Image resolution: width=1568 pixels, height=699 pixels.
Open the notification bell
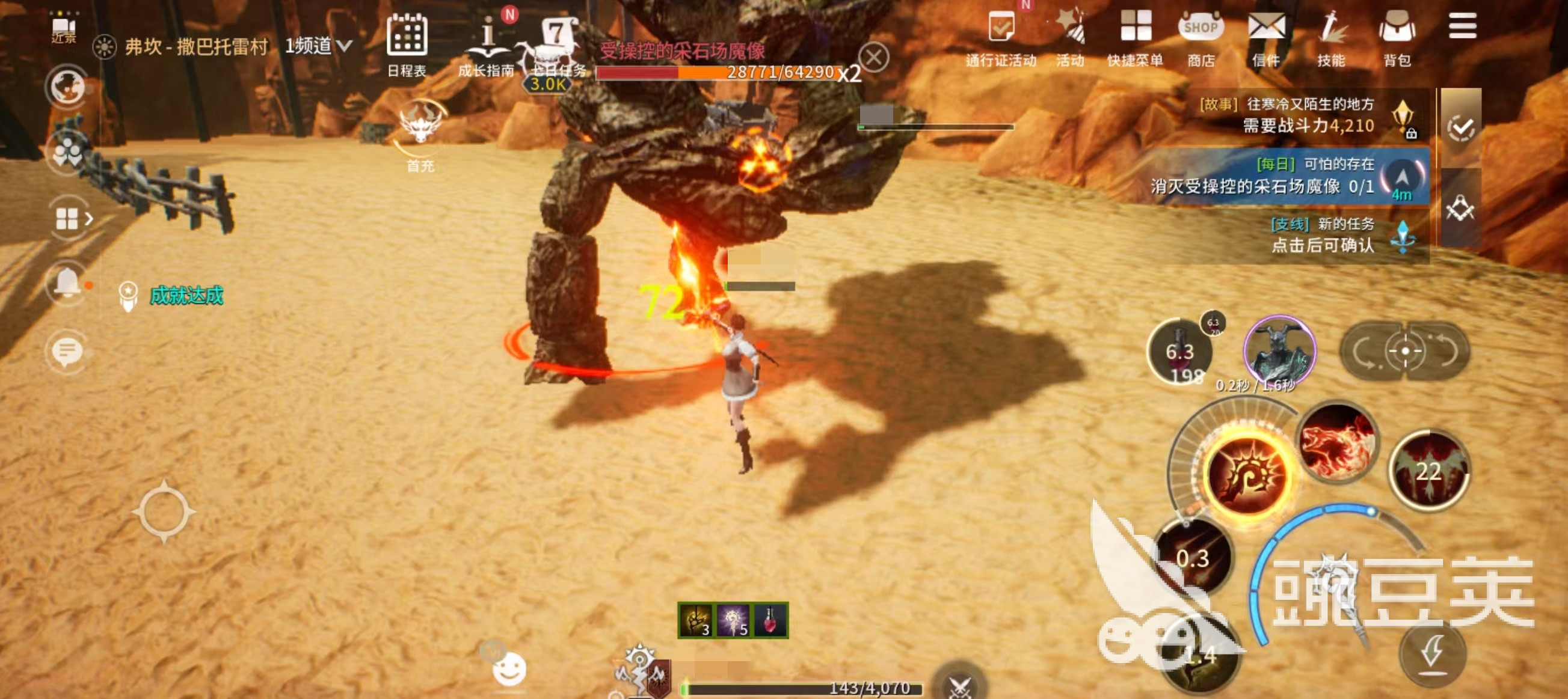(x=67, y=283)
